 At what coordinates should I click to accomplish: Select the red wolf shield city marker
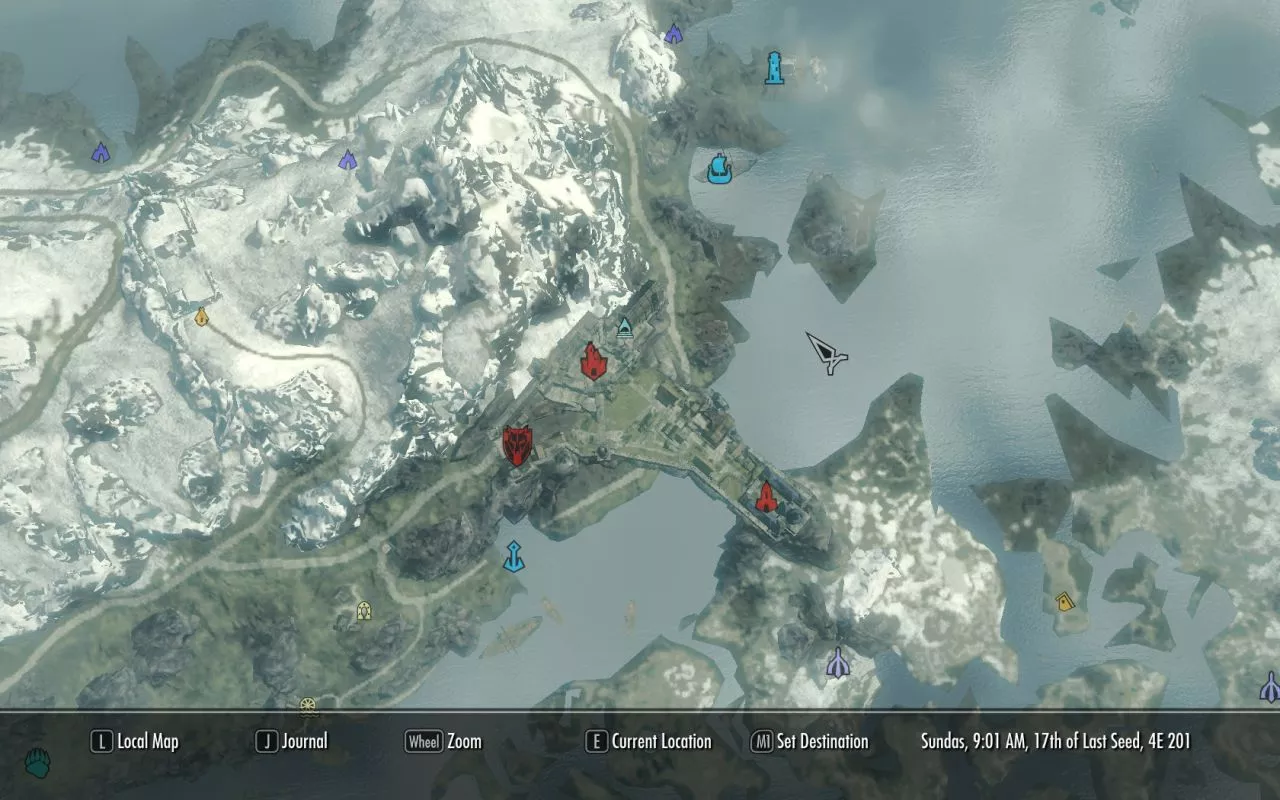tap(517, 446)
